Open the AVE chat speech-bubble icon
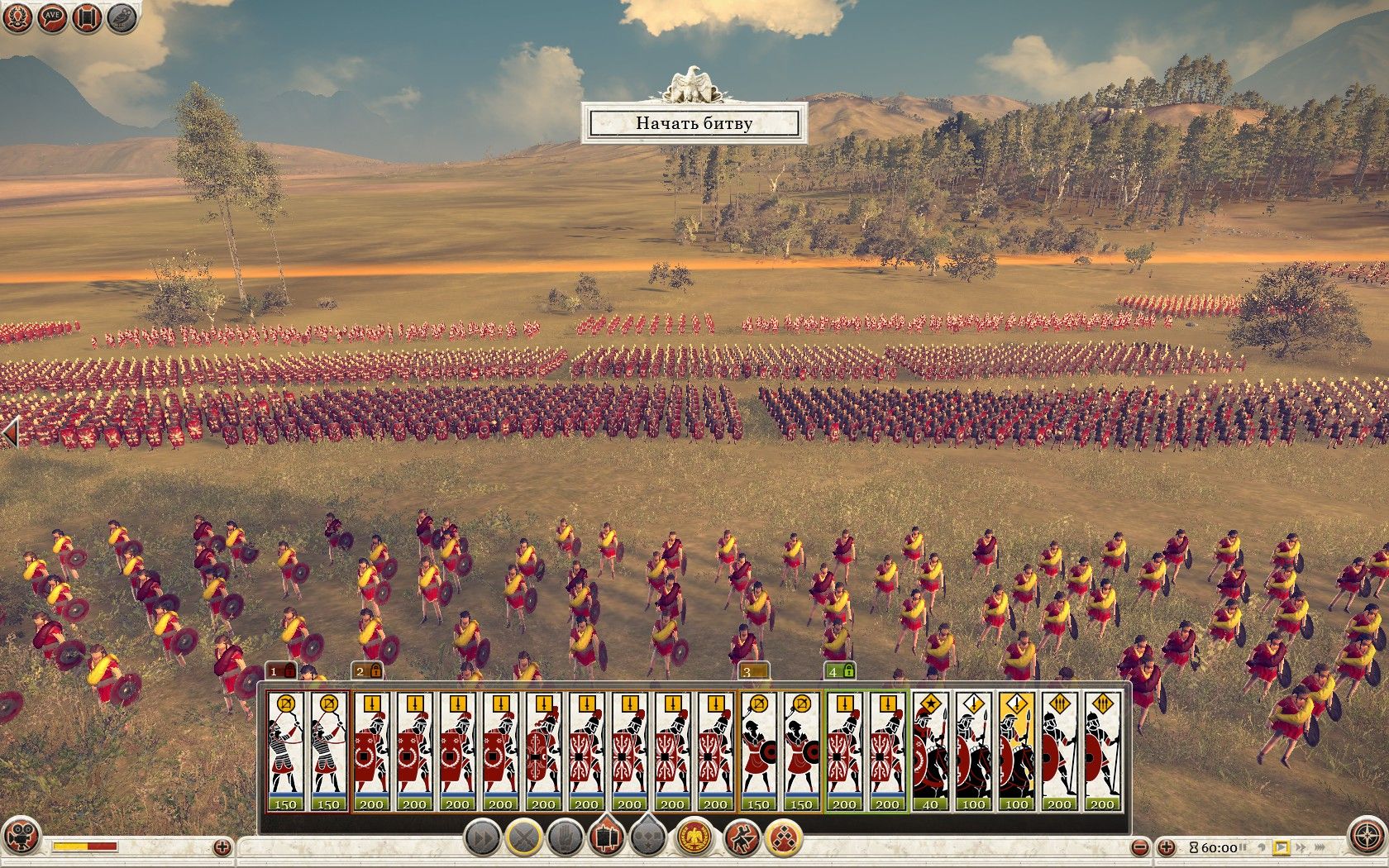Screen dimensions: 1389x868 point(51,17)
